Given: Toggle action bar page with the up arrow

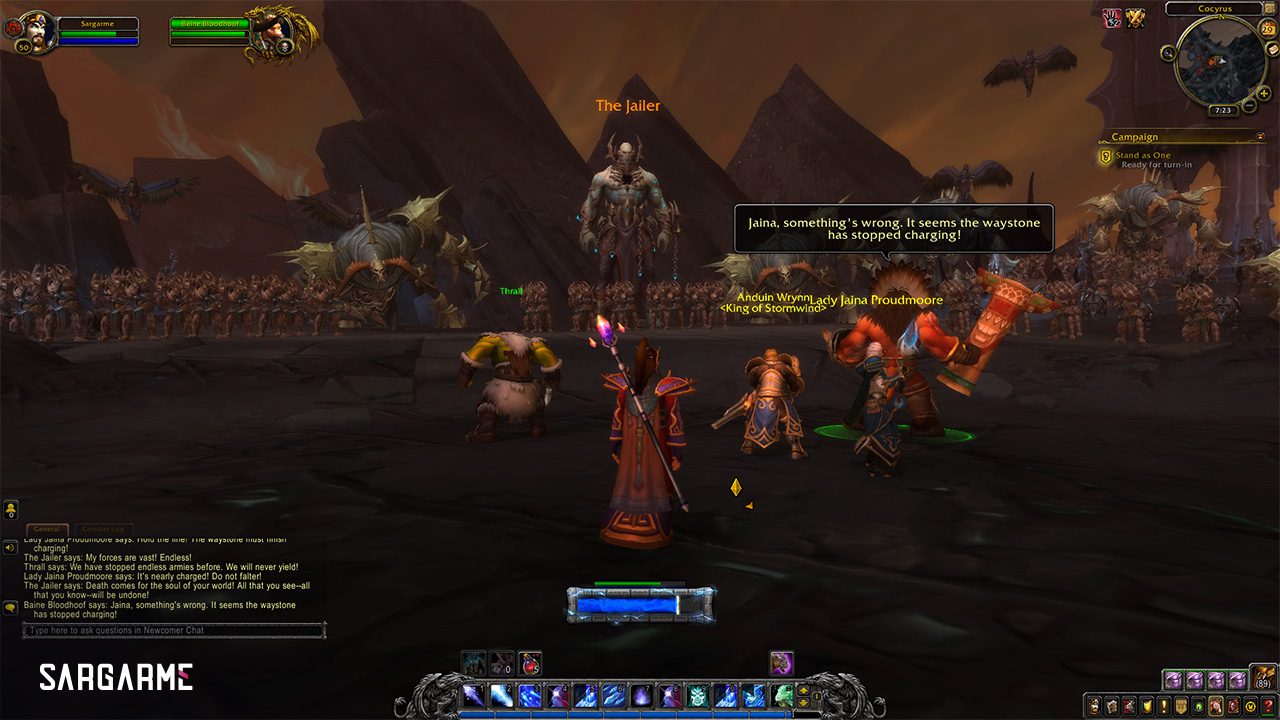Looking at the screenshot, I should [803, 691].
